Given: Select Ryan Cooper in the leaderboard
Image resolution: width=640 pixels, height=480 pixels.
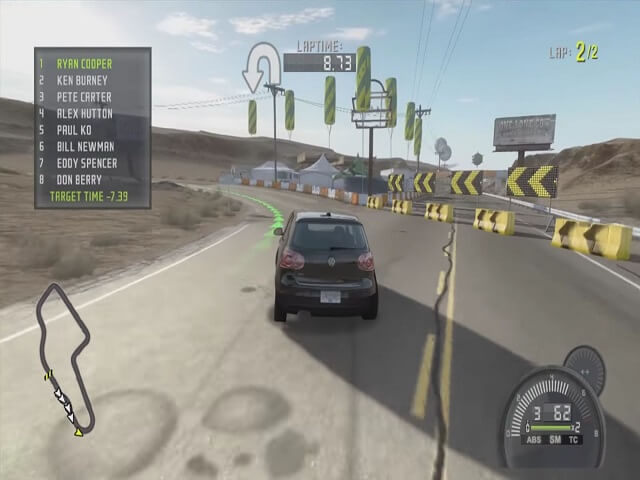Looking at the screenshot, I should [84, 63].
